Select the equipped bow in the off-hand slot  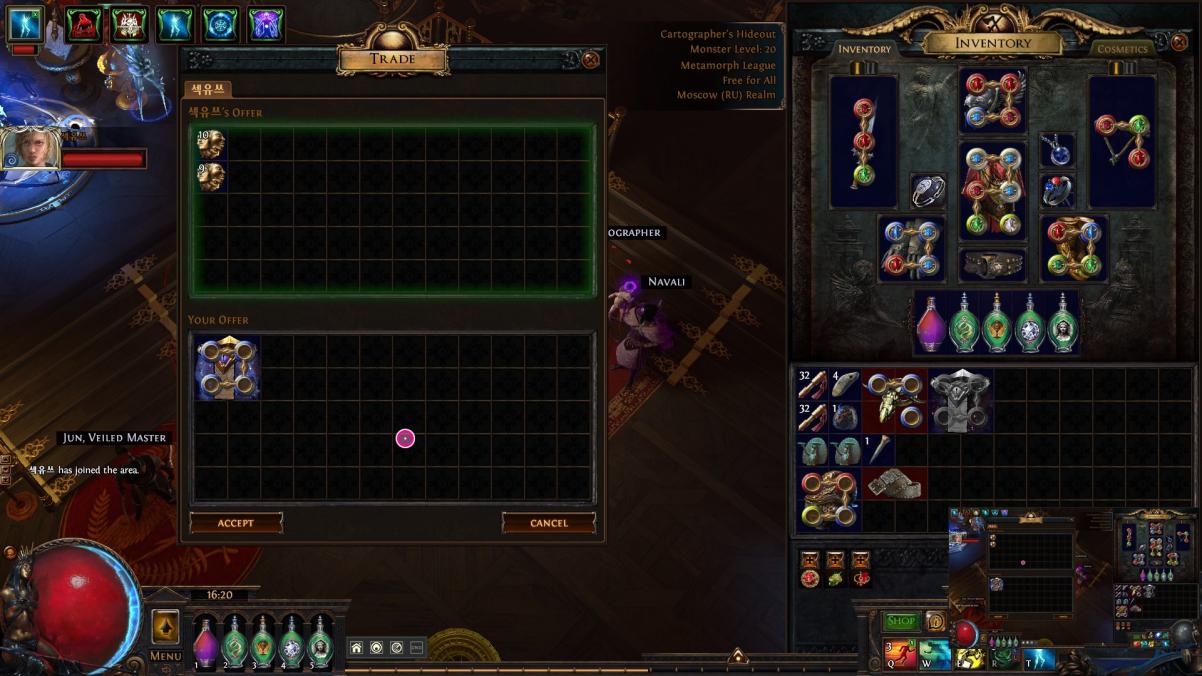pyautogui.click(x=1123, y=140)
